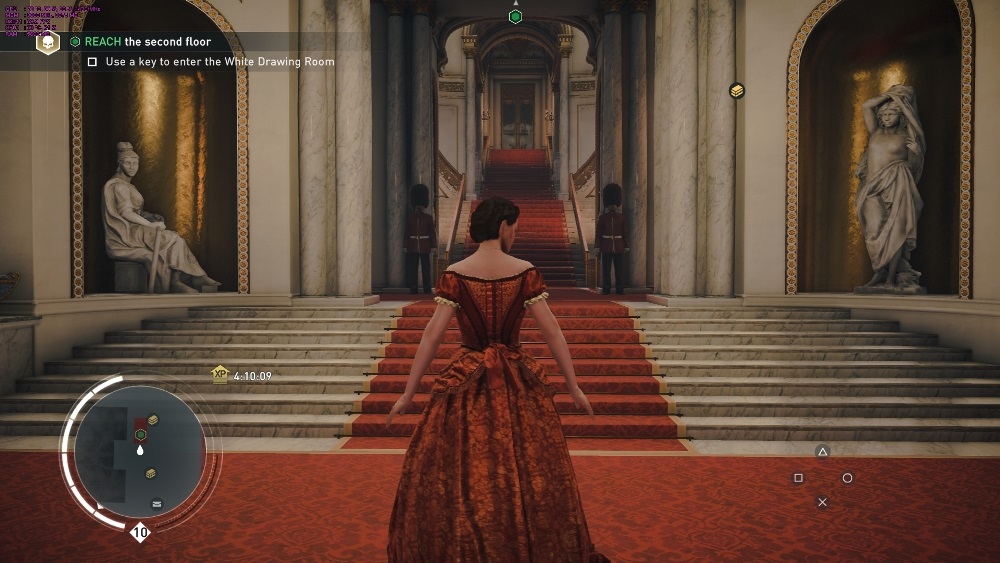Click the floating chest marker outside the minimap
Screen dimensions: 1000x563
(737, 91)
